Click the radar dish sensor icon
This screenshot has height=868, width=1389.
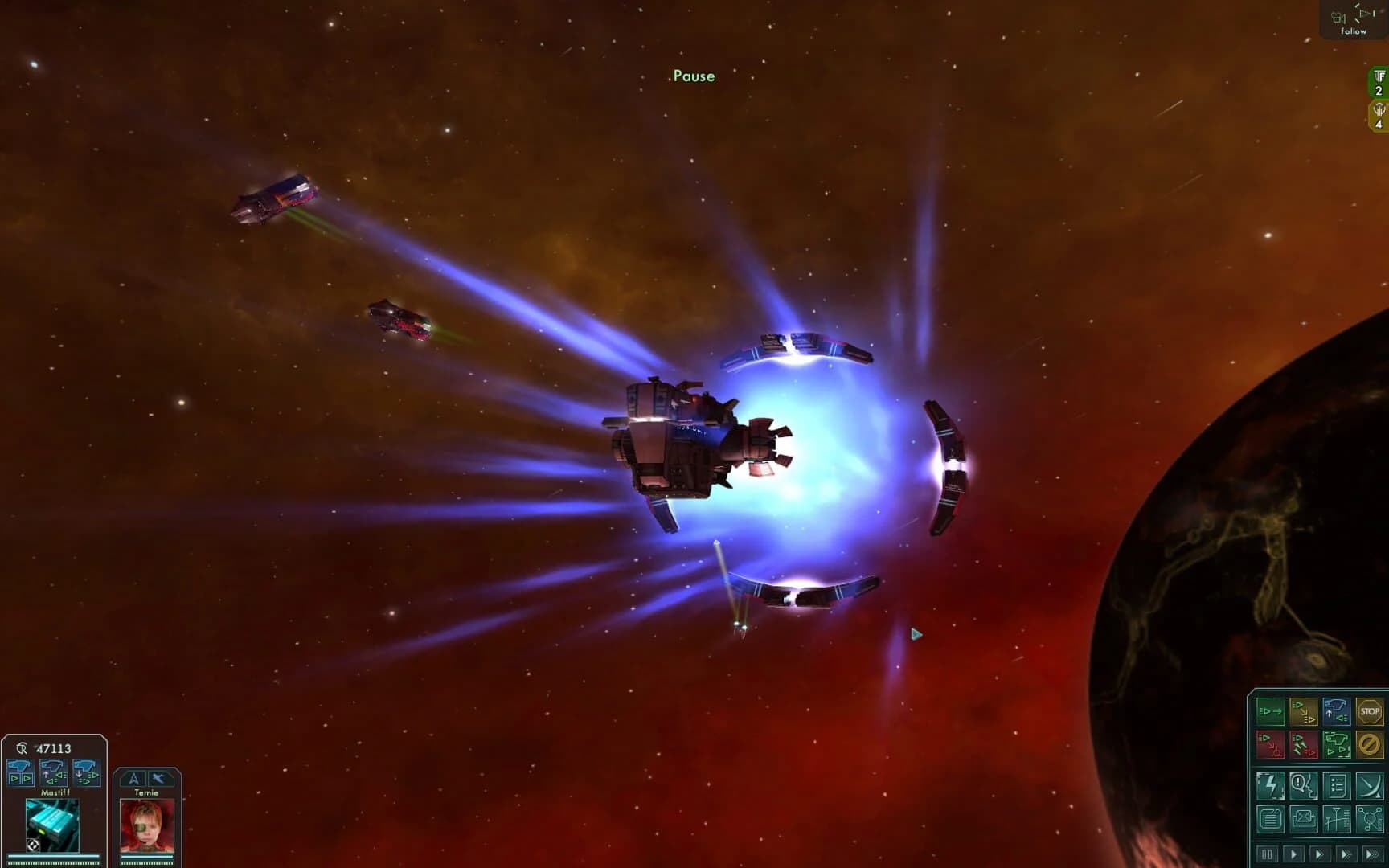[1371, 786]
